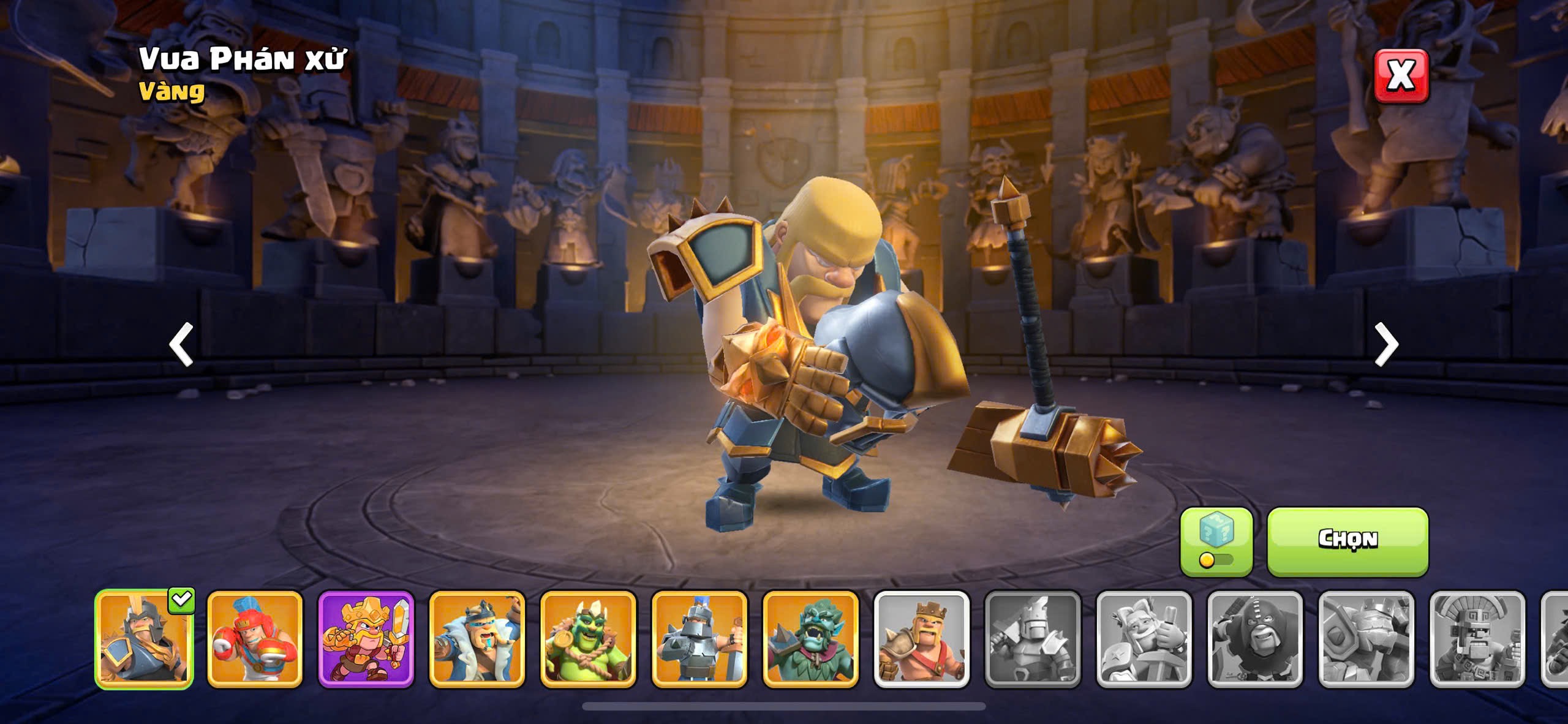Choose the locked grey thumbs-up king skin
The image size is (1568, 724).
(1144, 639)
